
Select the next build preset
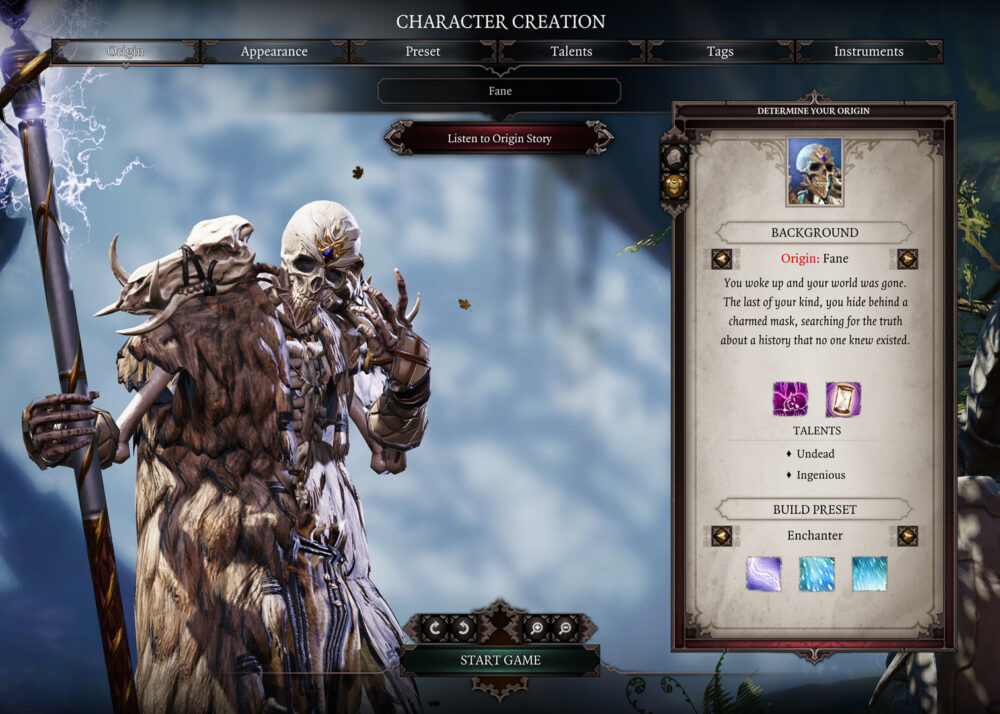coord(907,536)
